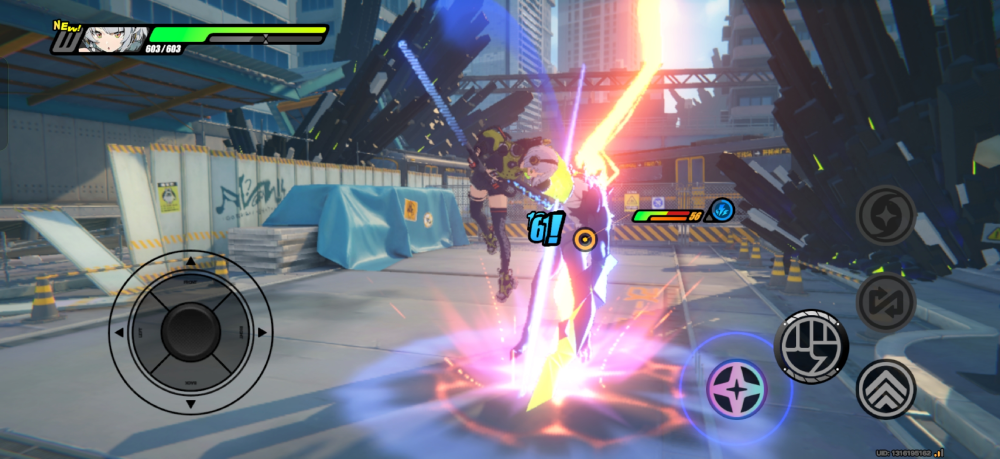Trigger the ultimate swirl ability button

pos(886,214)
